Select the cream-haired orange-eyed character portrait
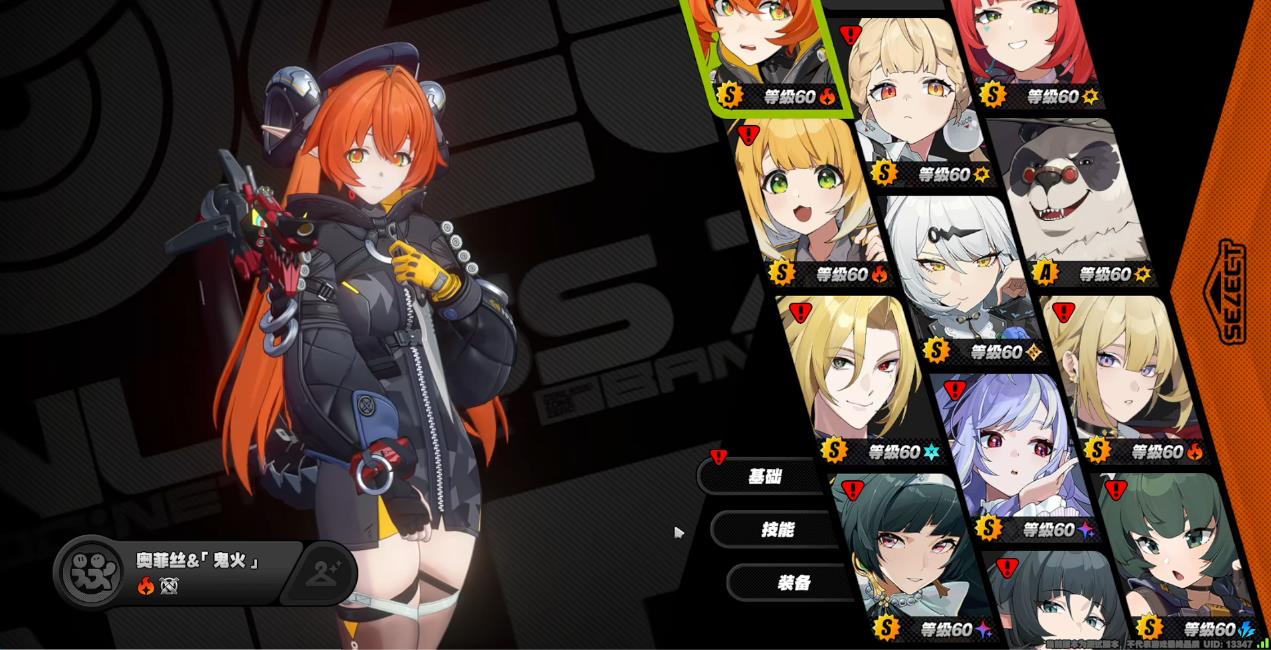The height and width of the screenshot is (650, 1271). pos(910,95)
